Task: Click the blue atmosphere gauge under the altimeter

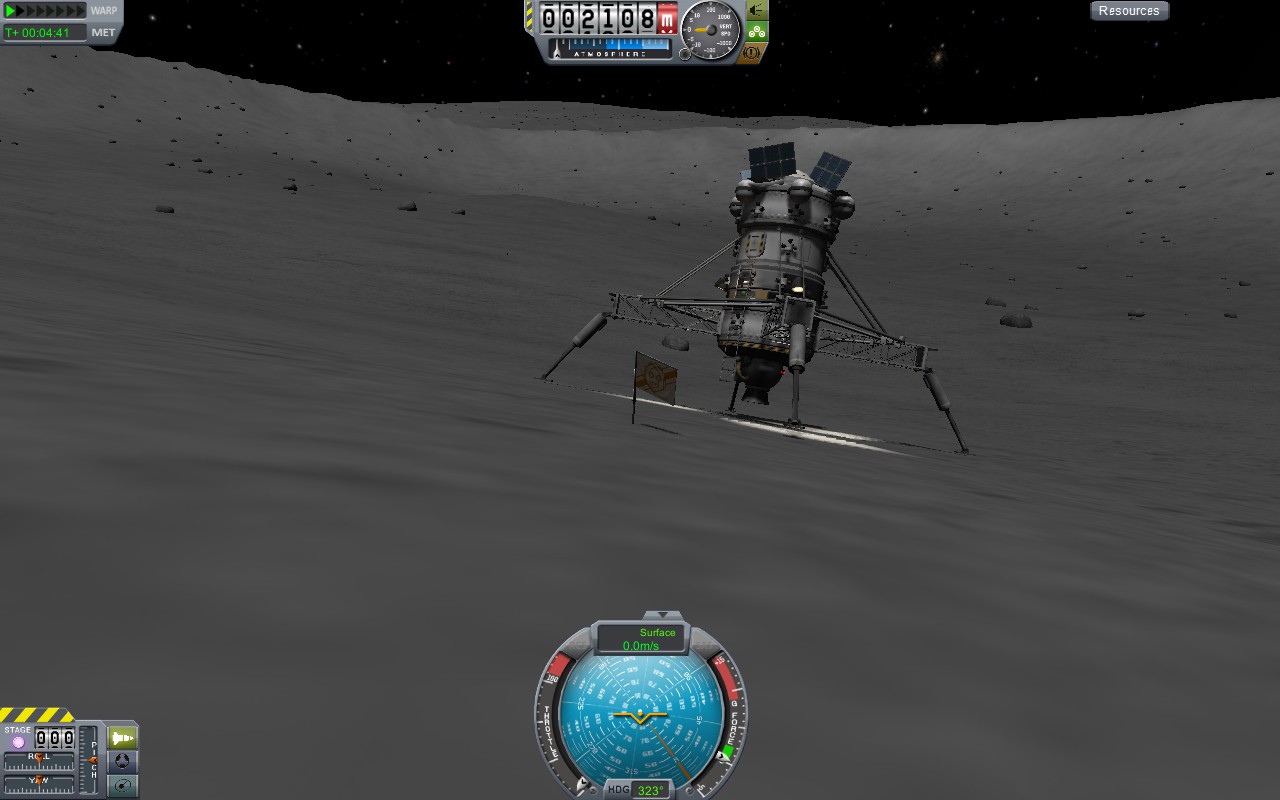Action: (x=610, y=47)
